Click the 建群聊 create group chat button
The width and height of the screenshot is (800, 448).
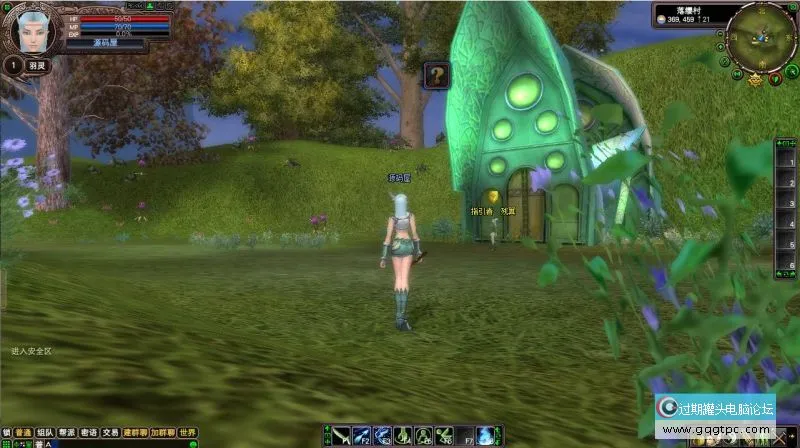[135, 433]
